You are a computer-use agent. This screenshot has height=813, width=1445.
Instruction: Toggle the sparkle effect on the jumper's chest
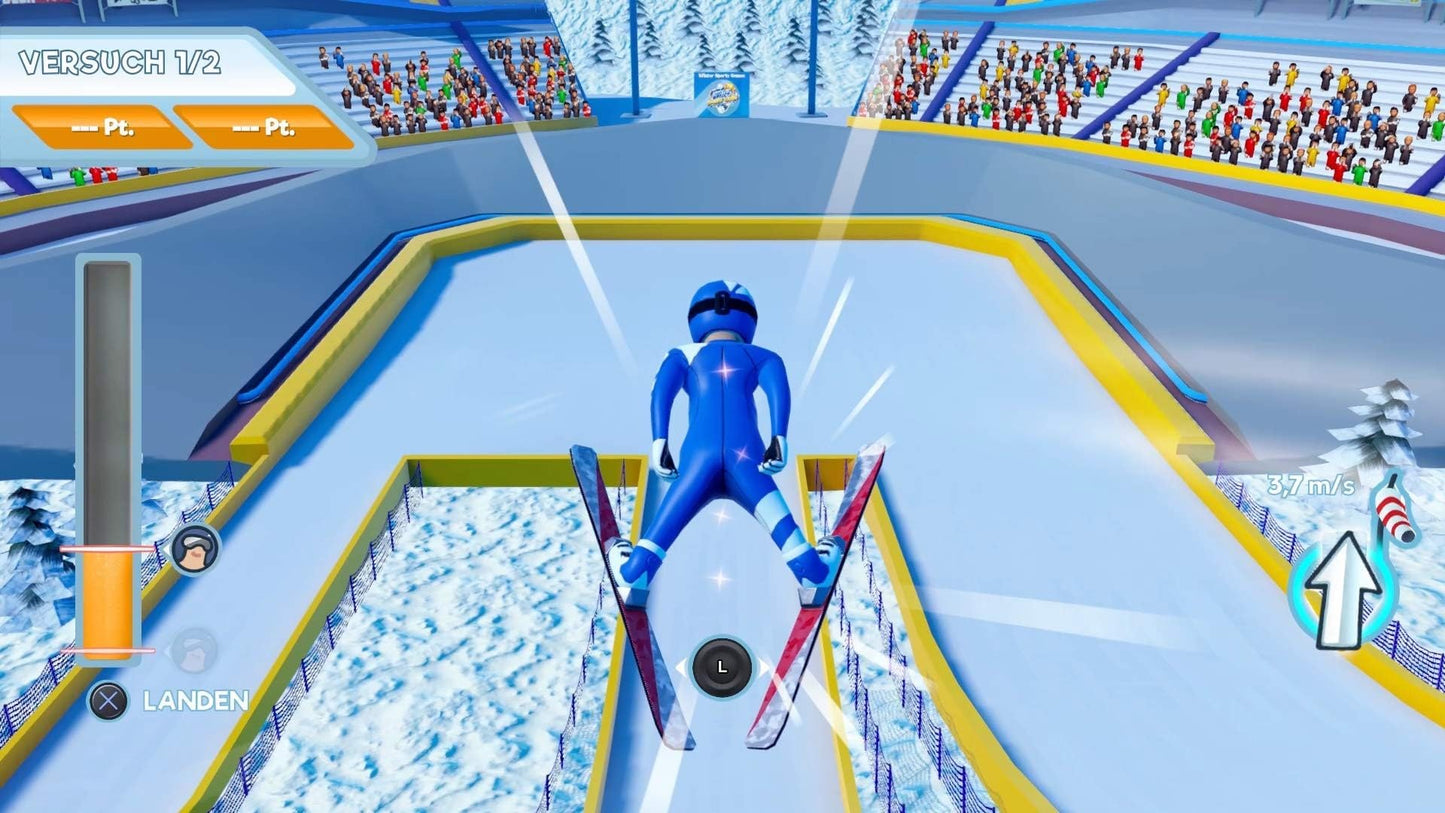726,371
